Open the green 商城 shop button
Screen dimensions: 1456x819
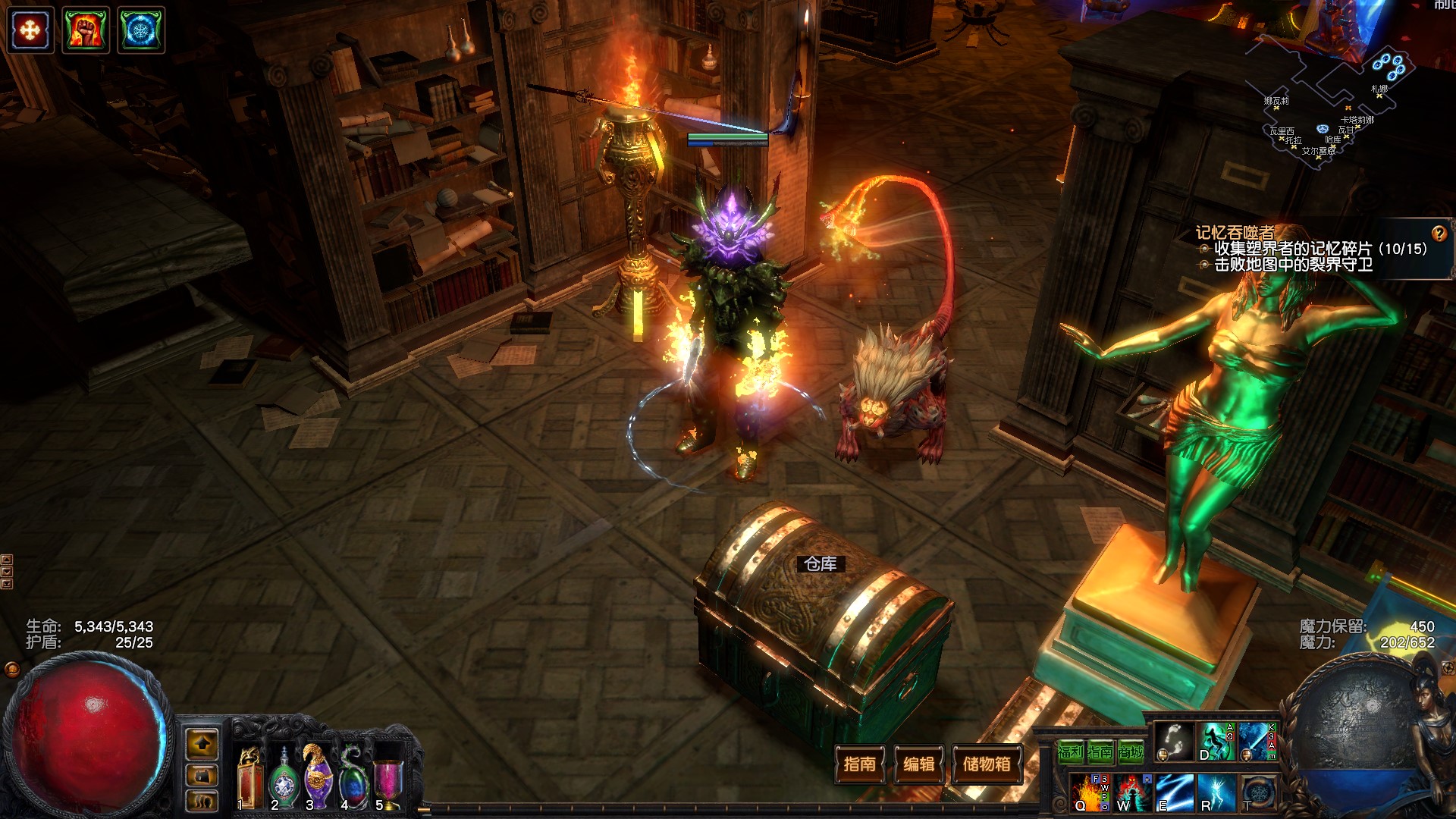(1131, 752)
